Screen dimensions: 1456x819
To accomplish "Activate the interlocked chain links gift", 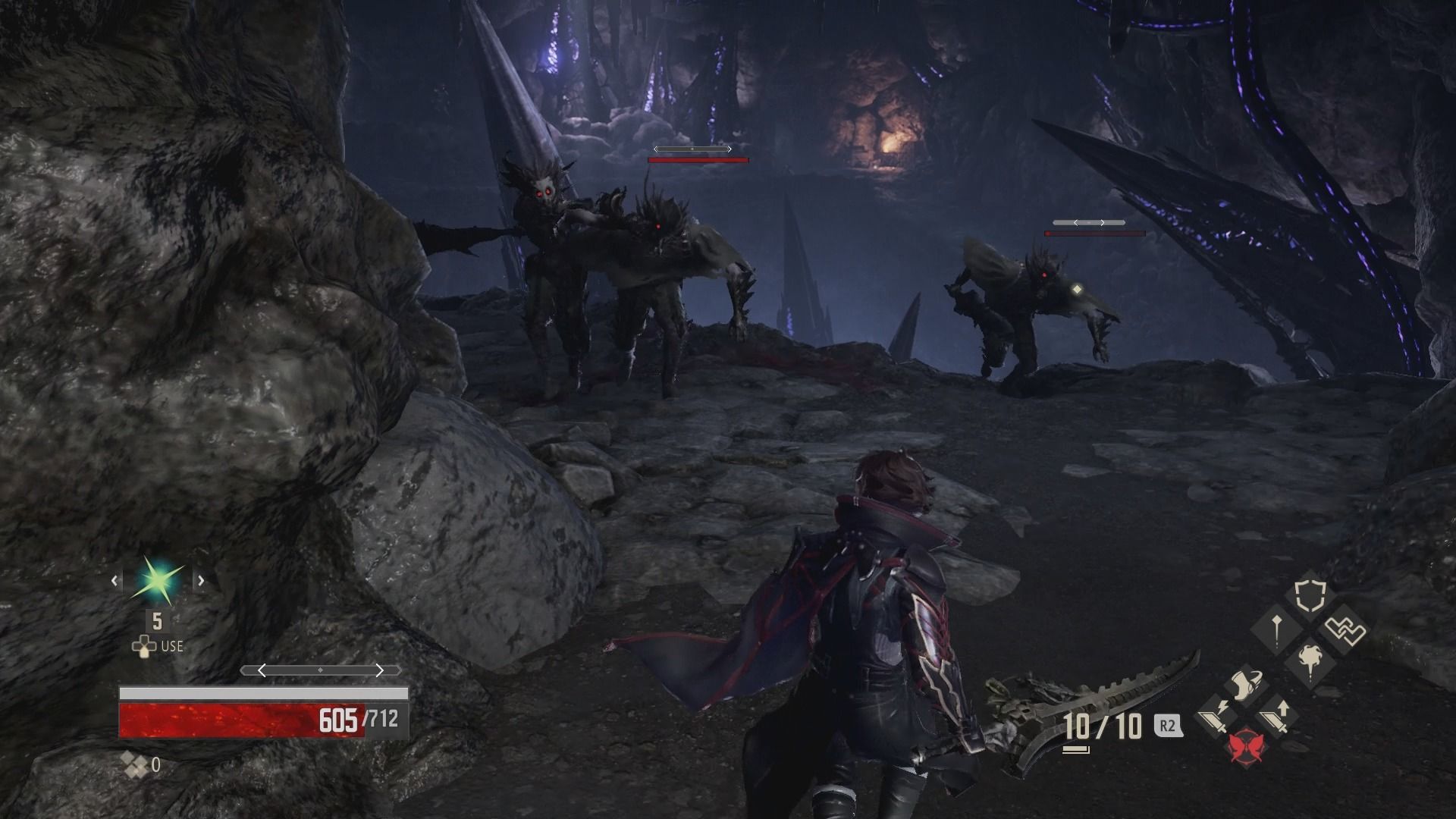I will pyautogui.click(x=1345, y=629).
